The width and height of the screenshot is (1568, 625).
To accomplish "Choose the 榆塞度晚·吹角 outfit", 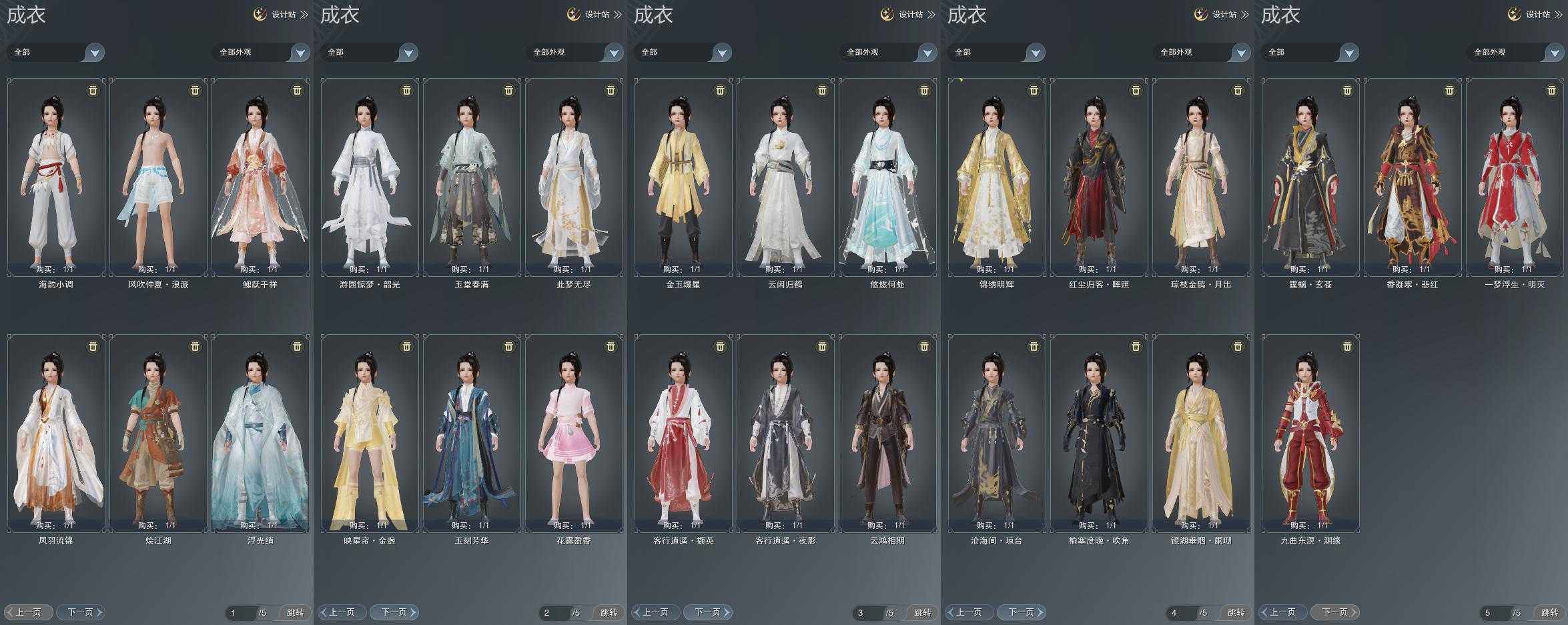I will (x=1099, y=433).
